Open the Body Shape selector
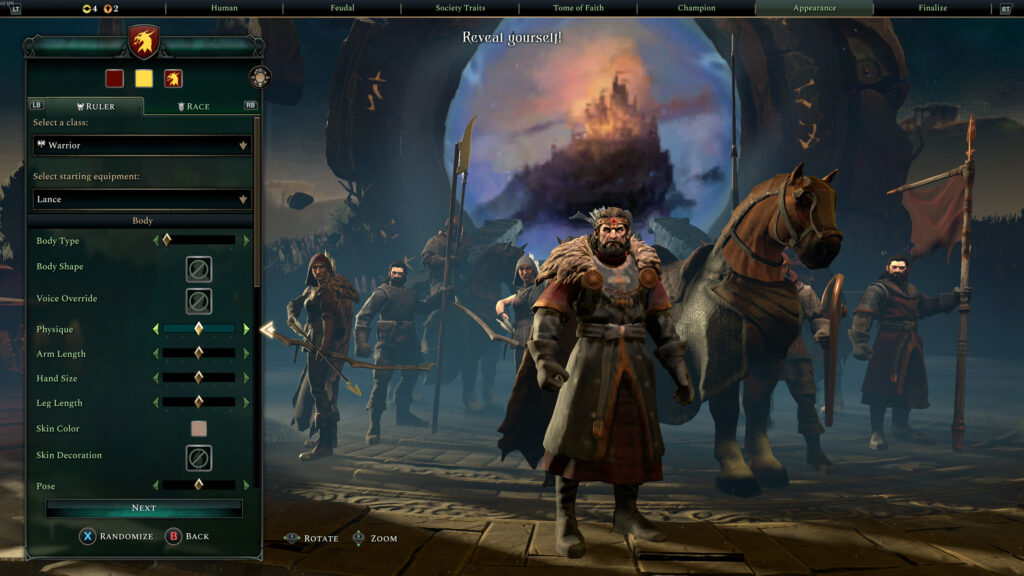1024x576 pixels. click(198, 269)
